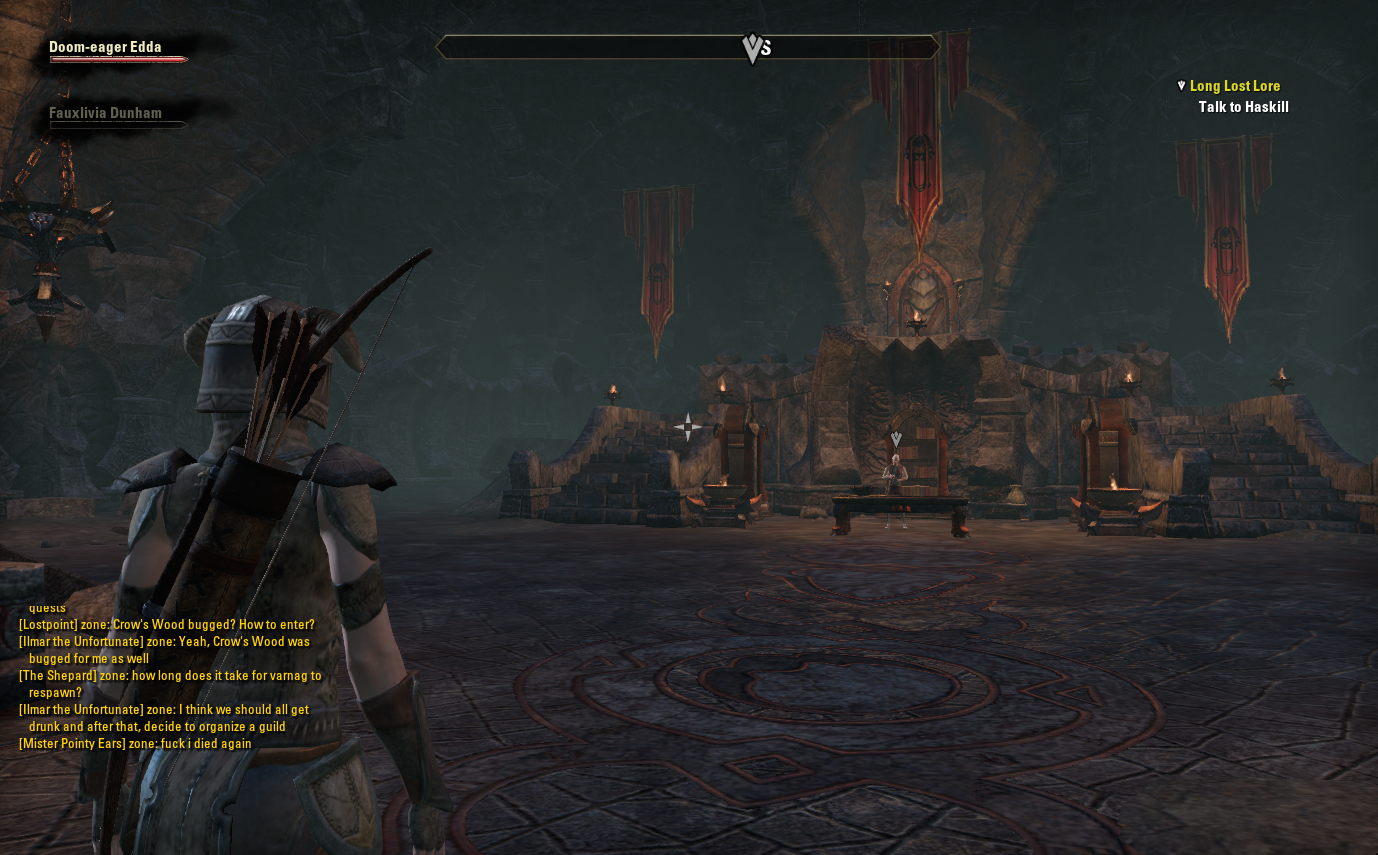Select the Doom-eager Edda group frame

click(x=106, y=48)
